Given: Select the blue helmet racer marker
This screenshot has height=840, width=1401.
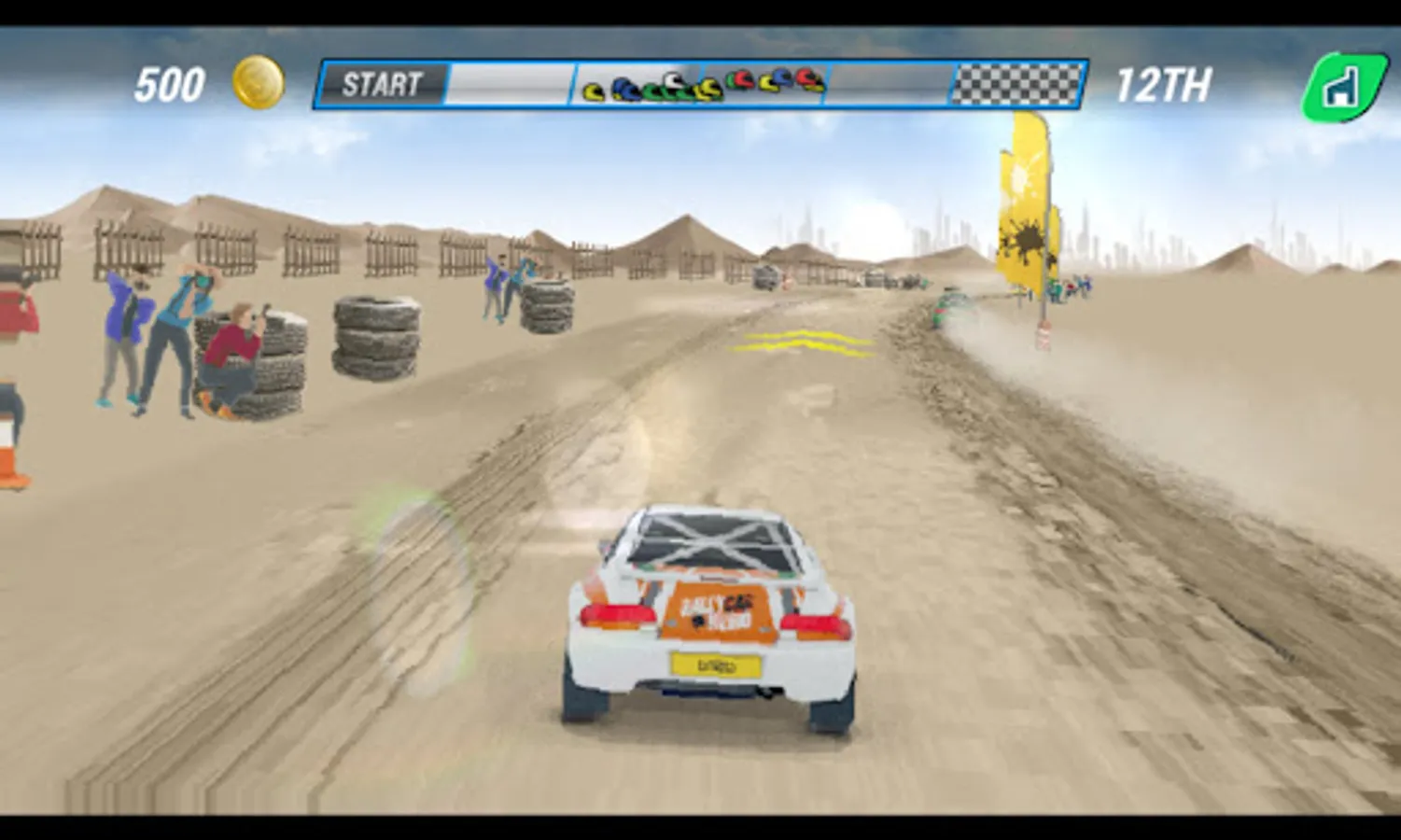Looking at the screenshot, I should [625, 89].
